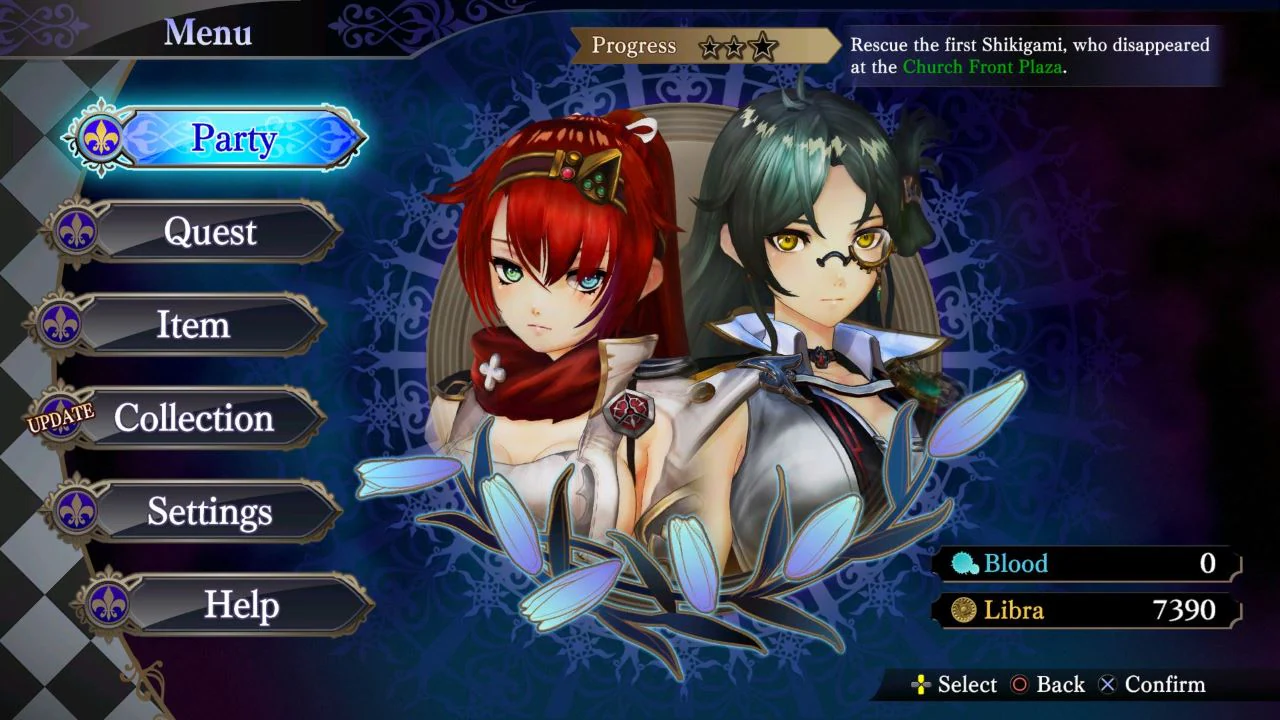Click the Blood droplet currency icon
This screenshot has width=1280, height=720.
coord(962,563)
